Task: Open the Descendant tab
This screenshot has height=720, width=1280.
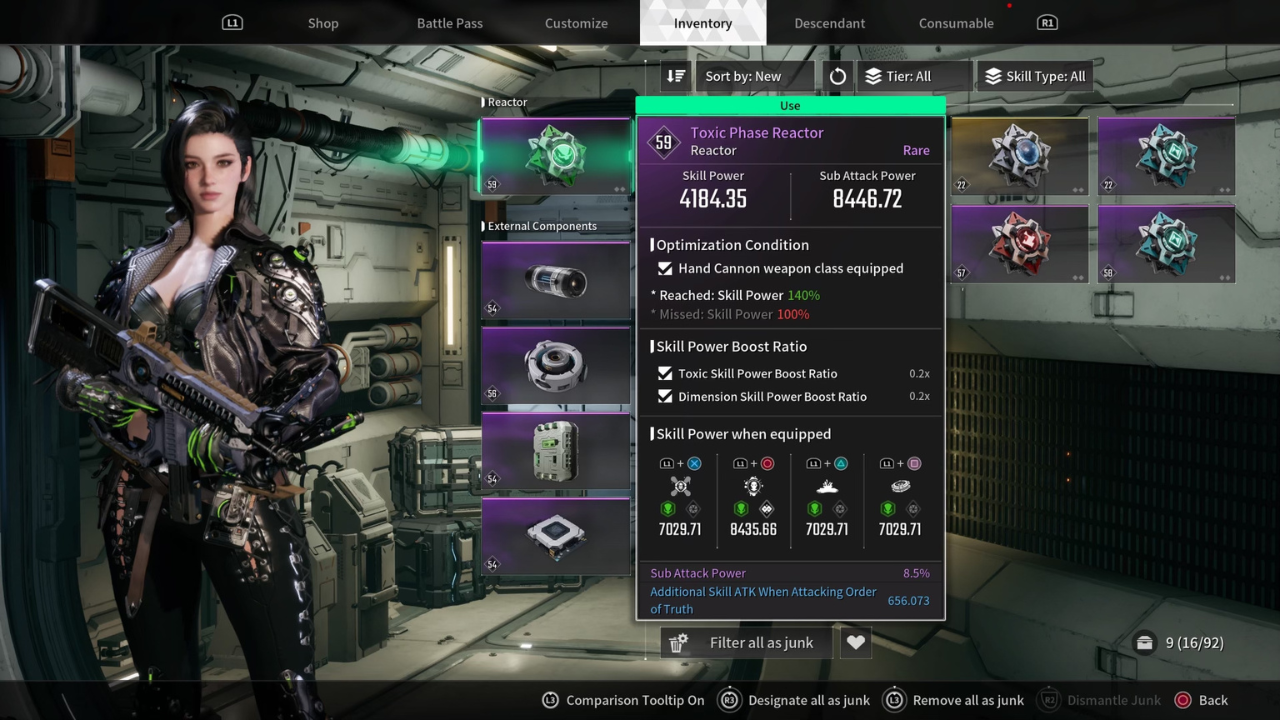Action: [x=829, y=23]
